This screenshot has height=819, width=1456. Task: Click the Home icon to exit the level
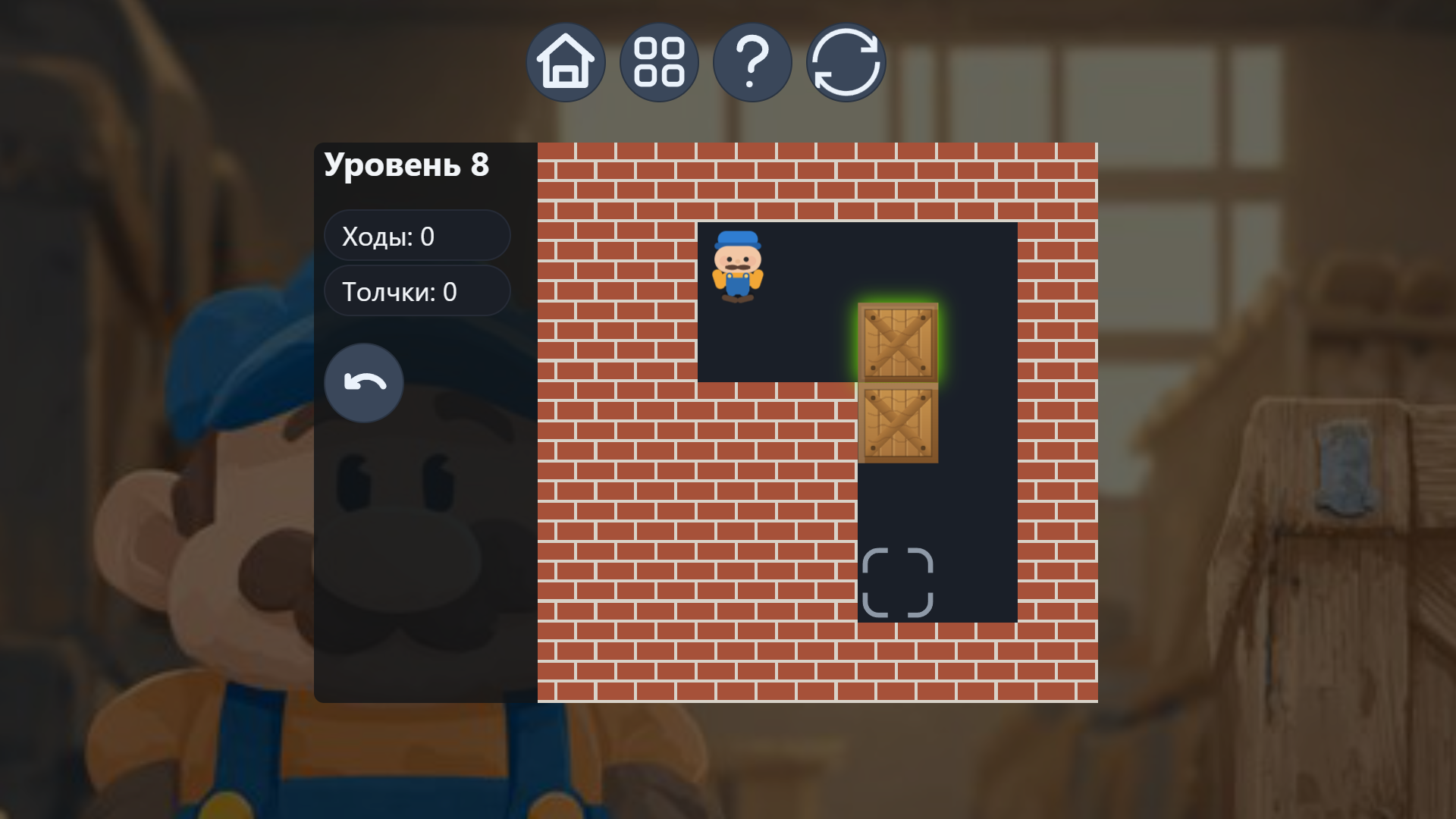coord(566,61)
